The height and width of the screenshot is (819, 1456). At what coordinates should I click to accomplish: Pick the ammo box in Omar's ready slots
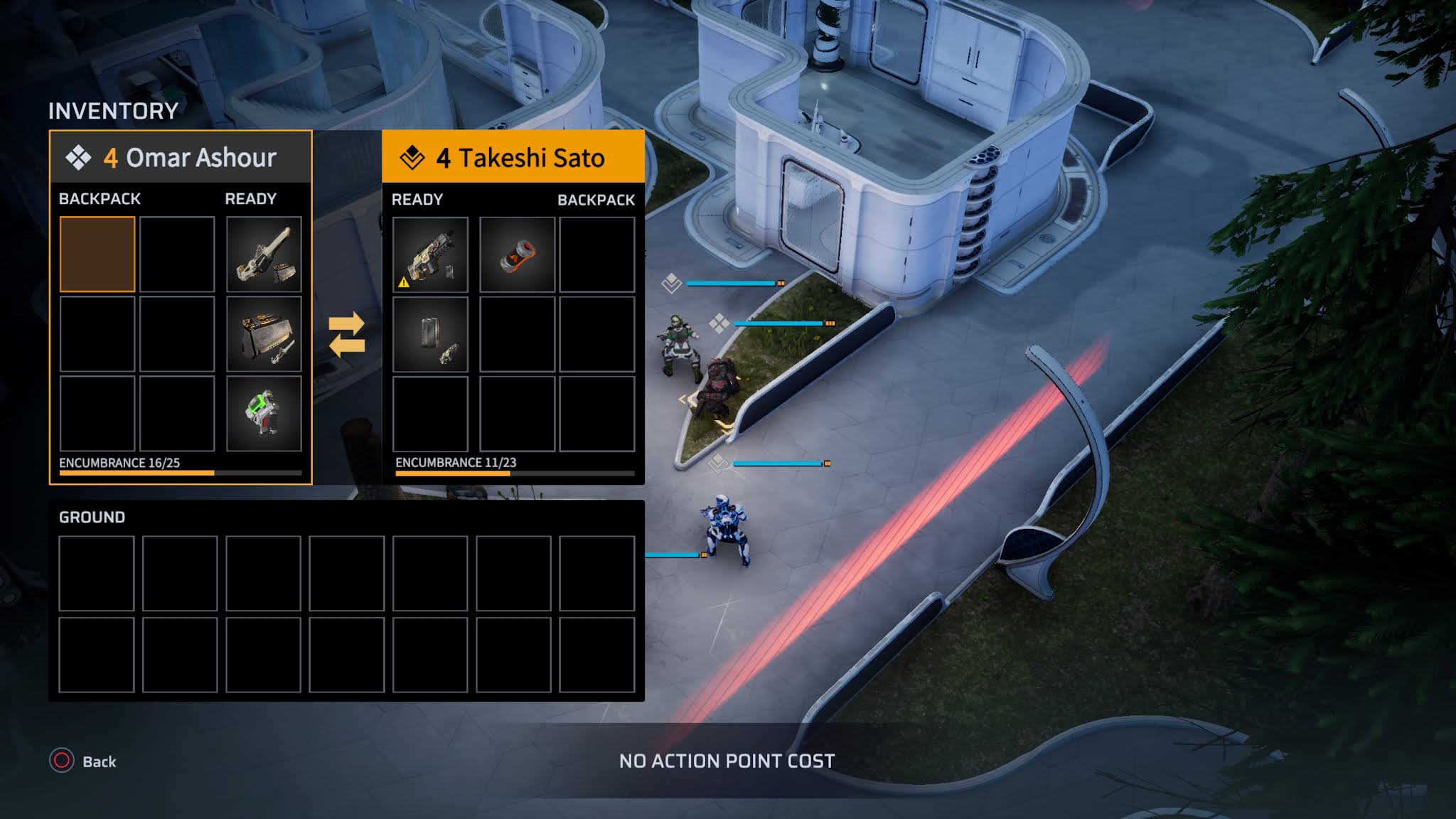(x=264, y=334)
